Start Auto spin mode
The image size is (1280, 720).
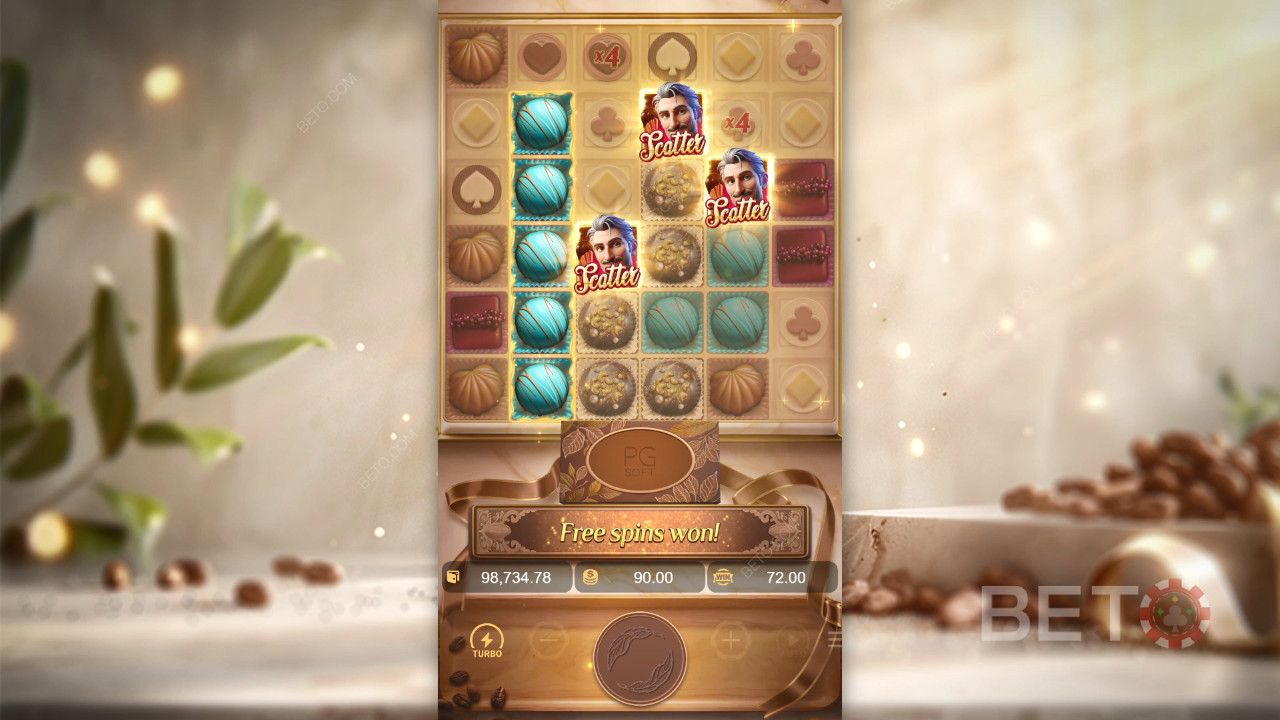792,640
